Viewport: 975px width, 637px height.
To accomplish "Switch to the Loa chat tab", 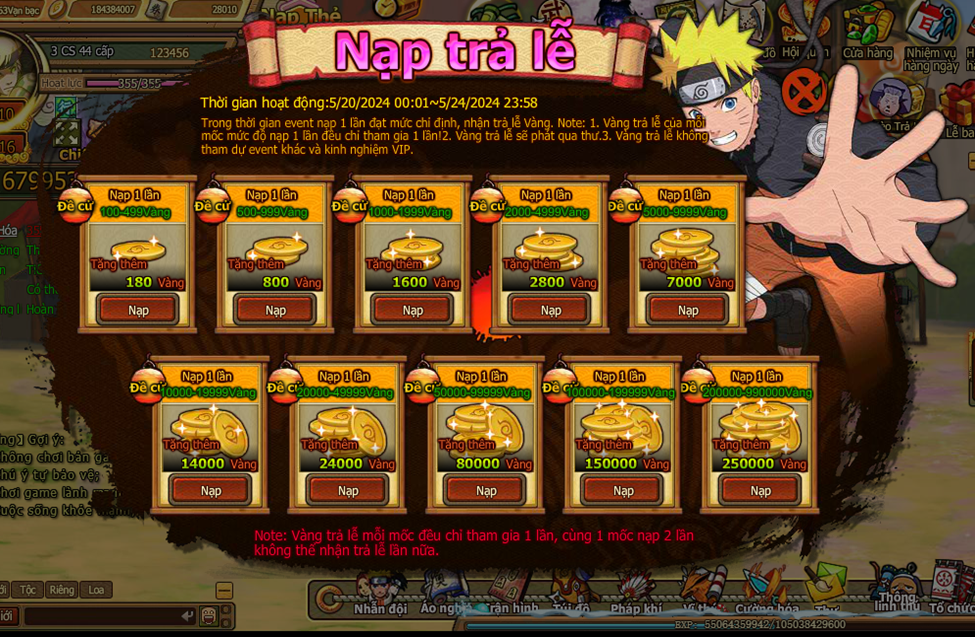I will (x=96, y=590).
